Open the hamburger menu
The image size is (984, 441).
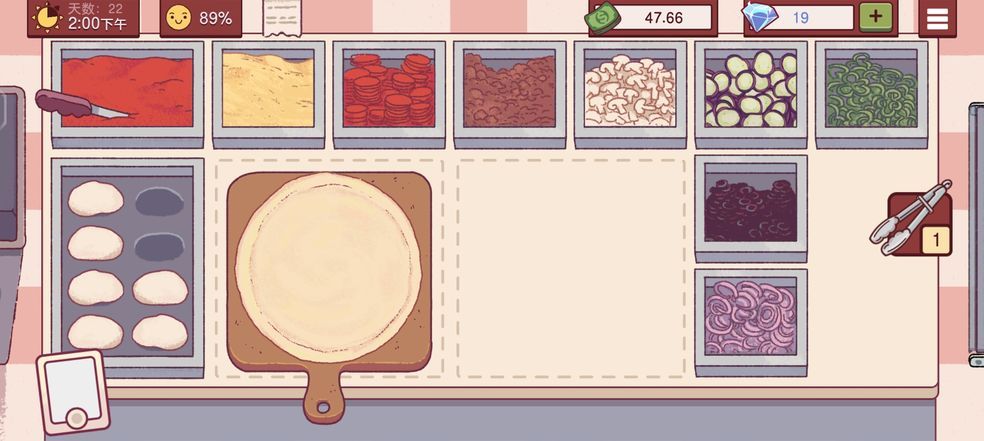(937, 18)
